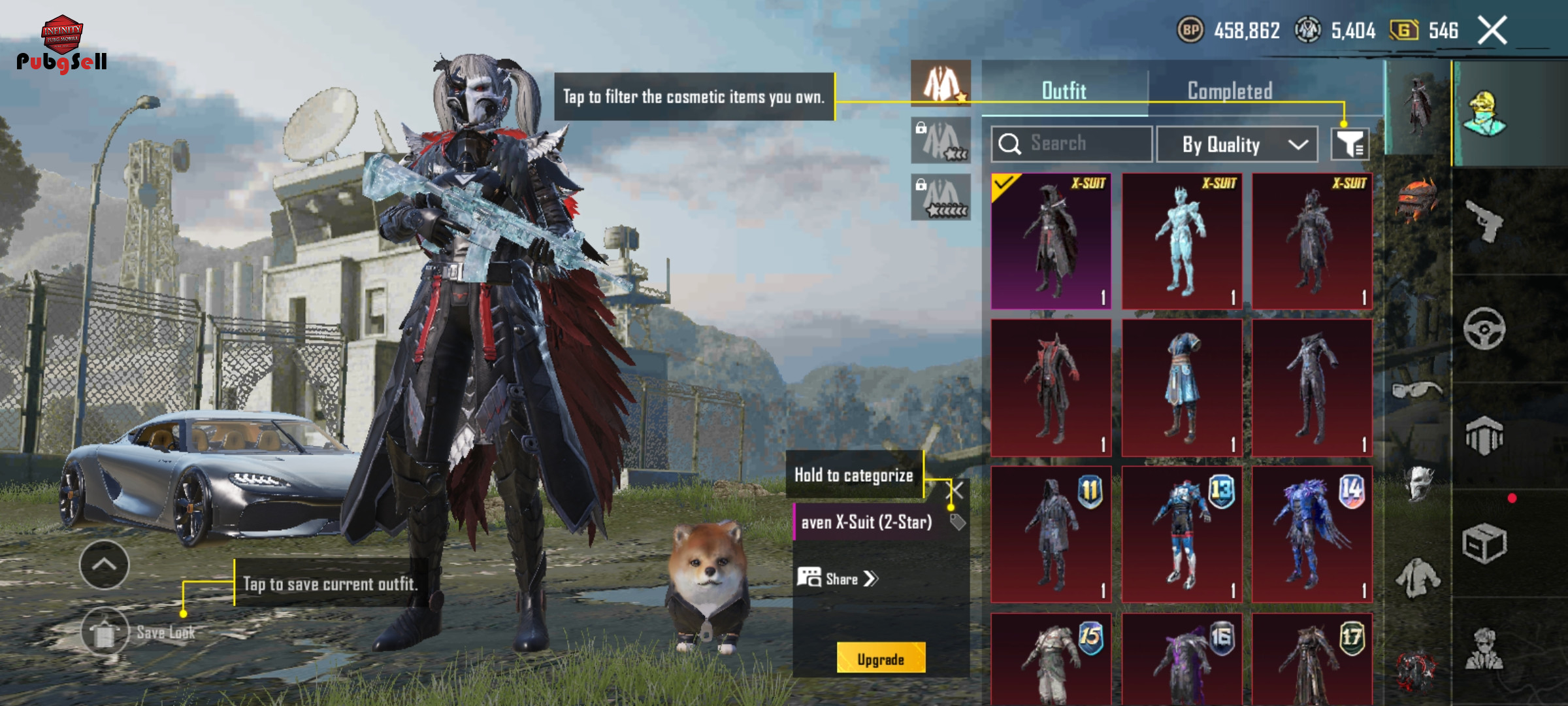Screen dimensions: 1568x706
Task: Open the pistol weapons category
Action: (1484, 221)
